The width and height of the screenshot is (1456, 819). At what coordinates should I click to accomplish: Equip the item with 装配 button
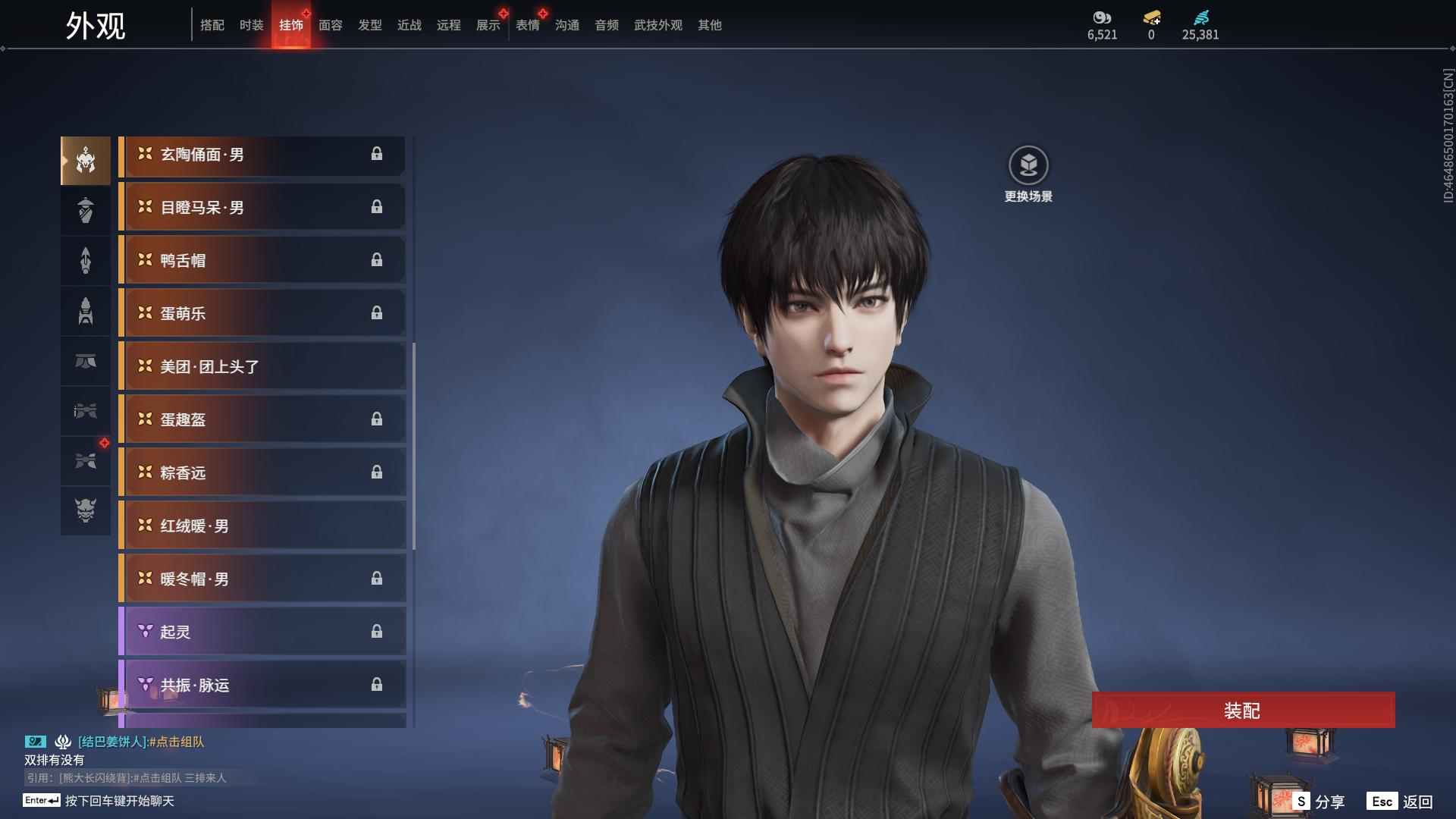[x=1242, y=711]
